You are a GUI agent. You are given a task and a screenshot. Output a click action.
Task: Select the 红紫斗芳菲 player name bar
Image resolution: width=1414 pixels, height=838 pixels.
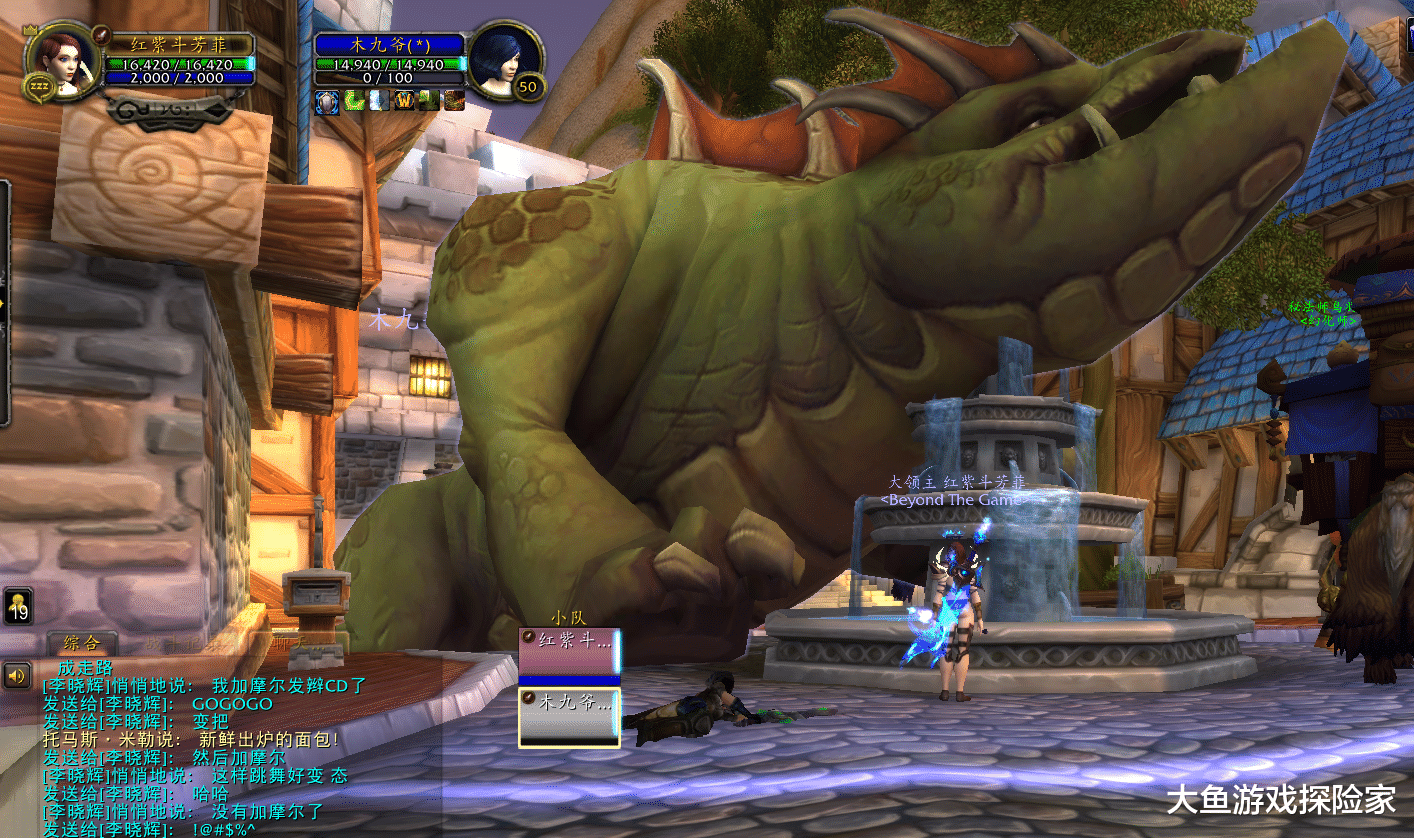tap(178, 44)
